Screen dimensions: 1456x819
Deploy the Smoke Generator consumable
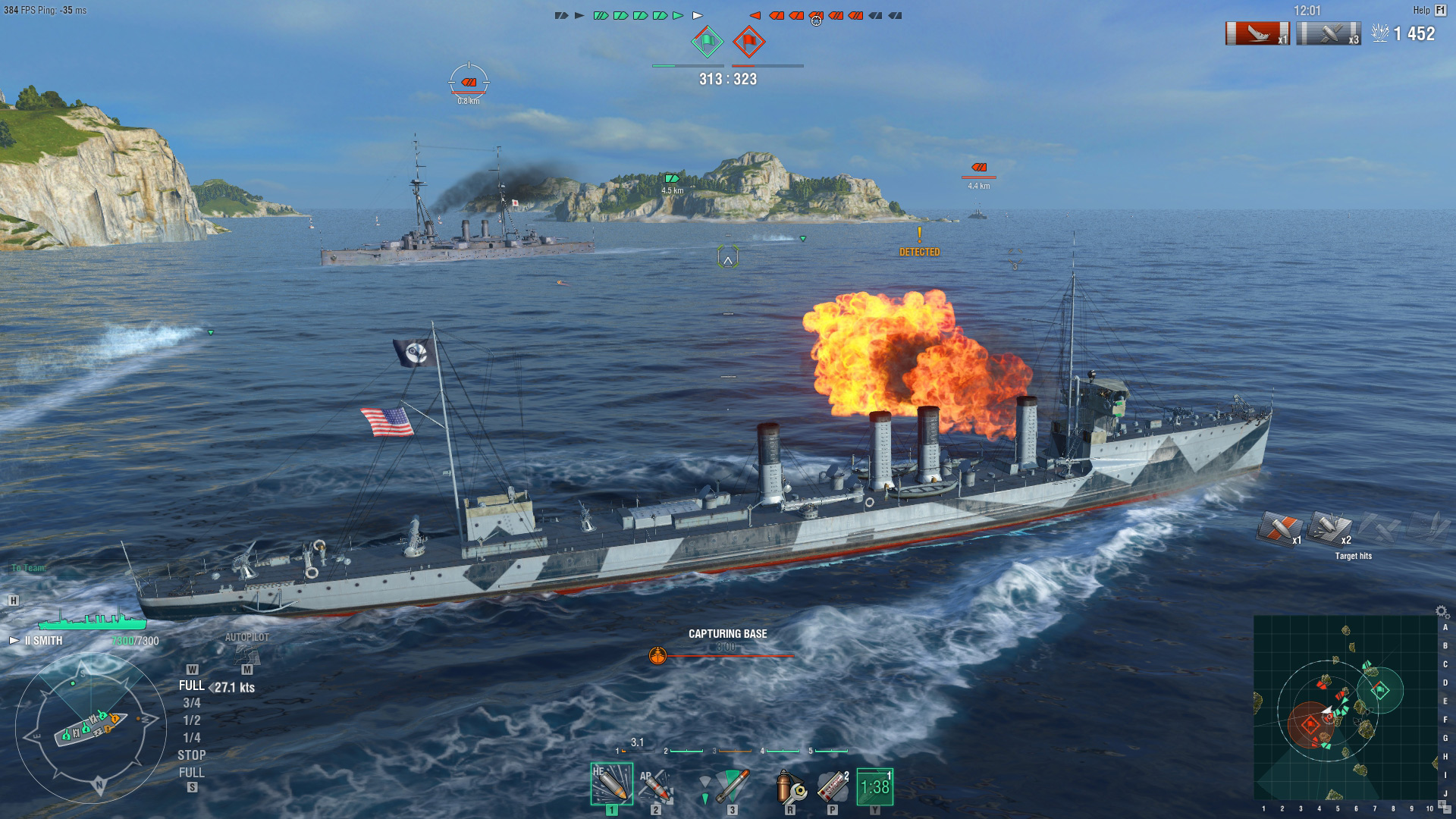click(833, 786)
